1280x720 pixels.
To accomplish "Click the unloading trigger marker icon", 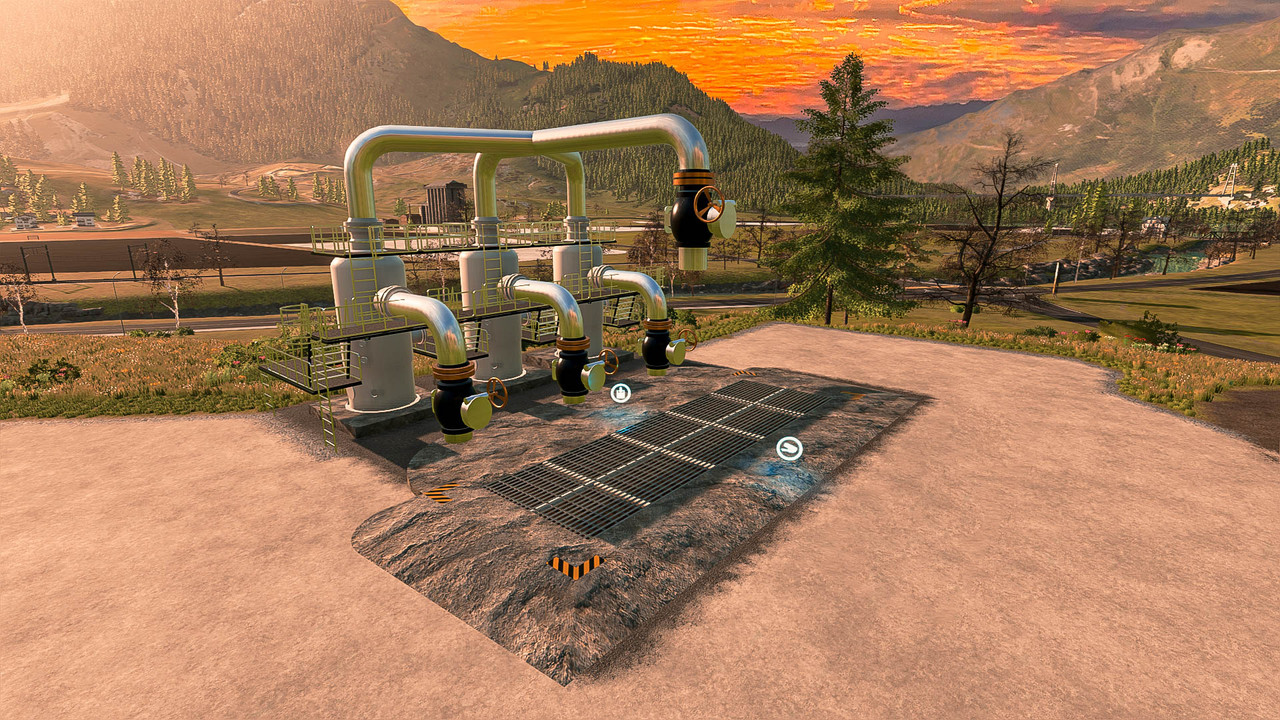I will (789, 448).
